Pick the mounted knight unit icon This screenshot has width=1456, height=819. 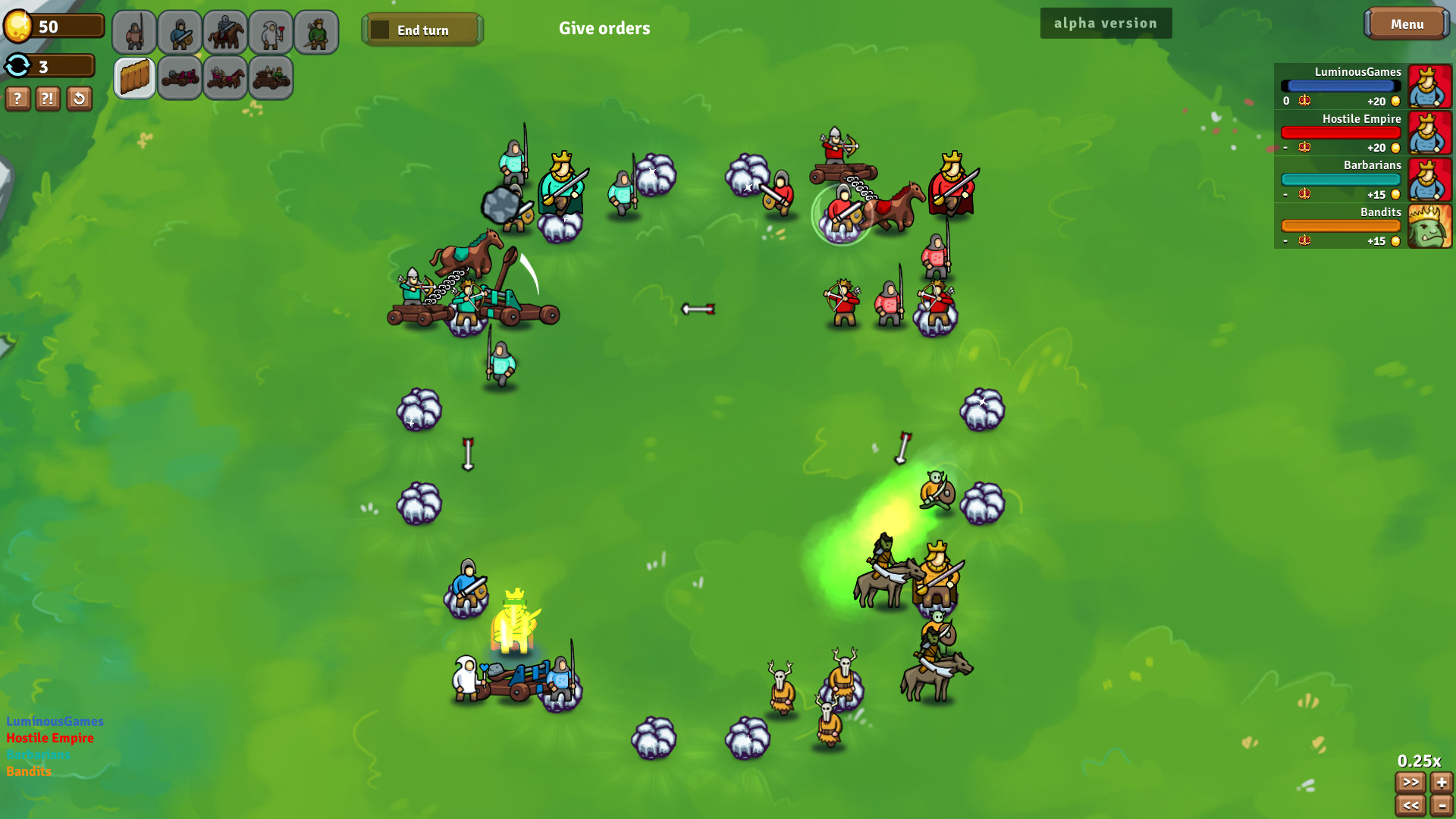tap(225, 32)
